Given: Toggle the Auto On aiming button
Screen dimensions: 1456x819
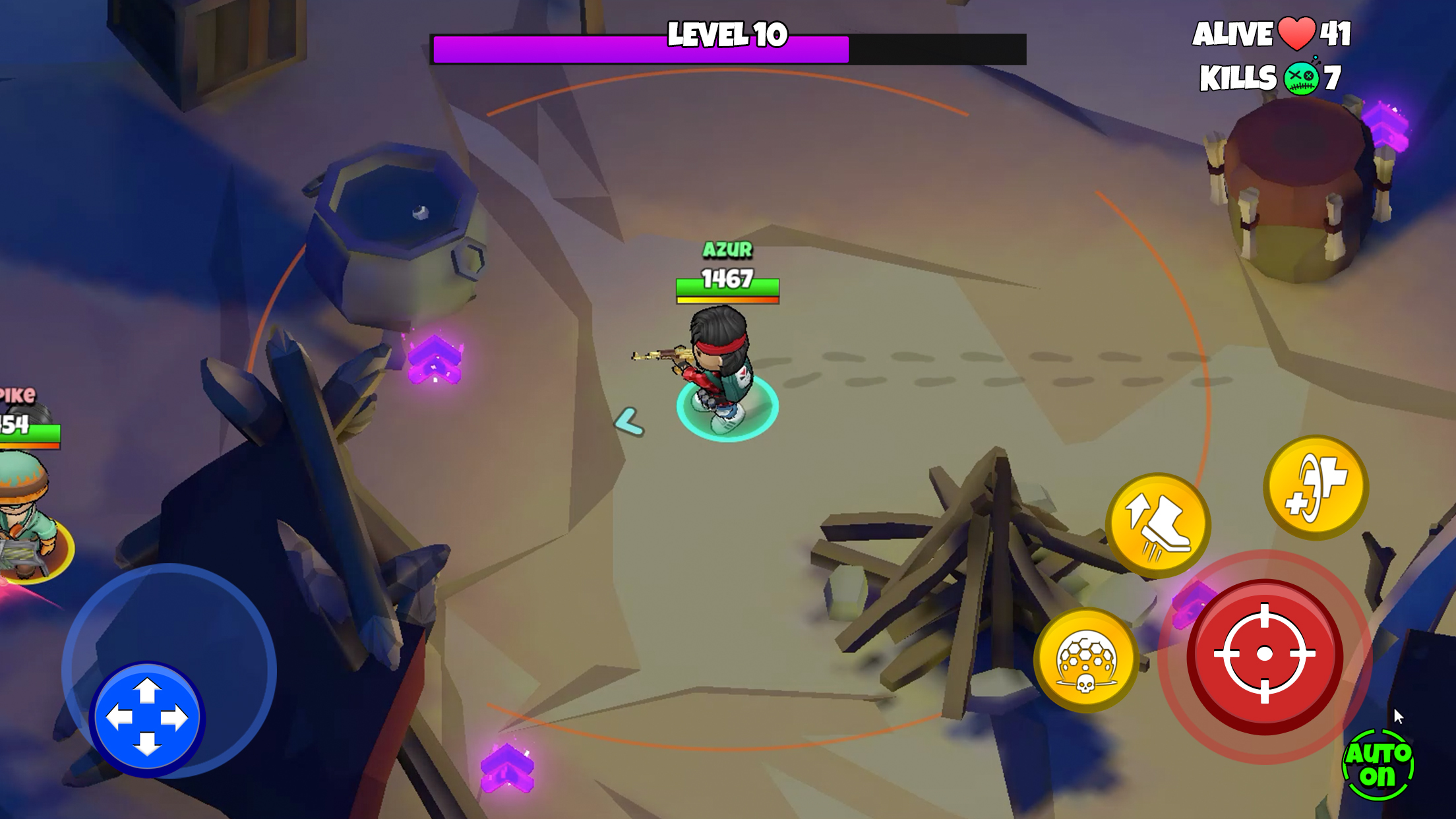Looking at the screenshot, I should coord(1378,765).
